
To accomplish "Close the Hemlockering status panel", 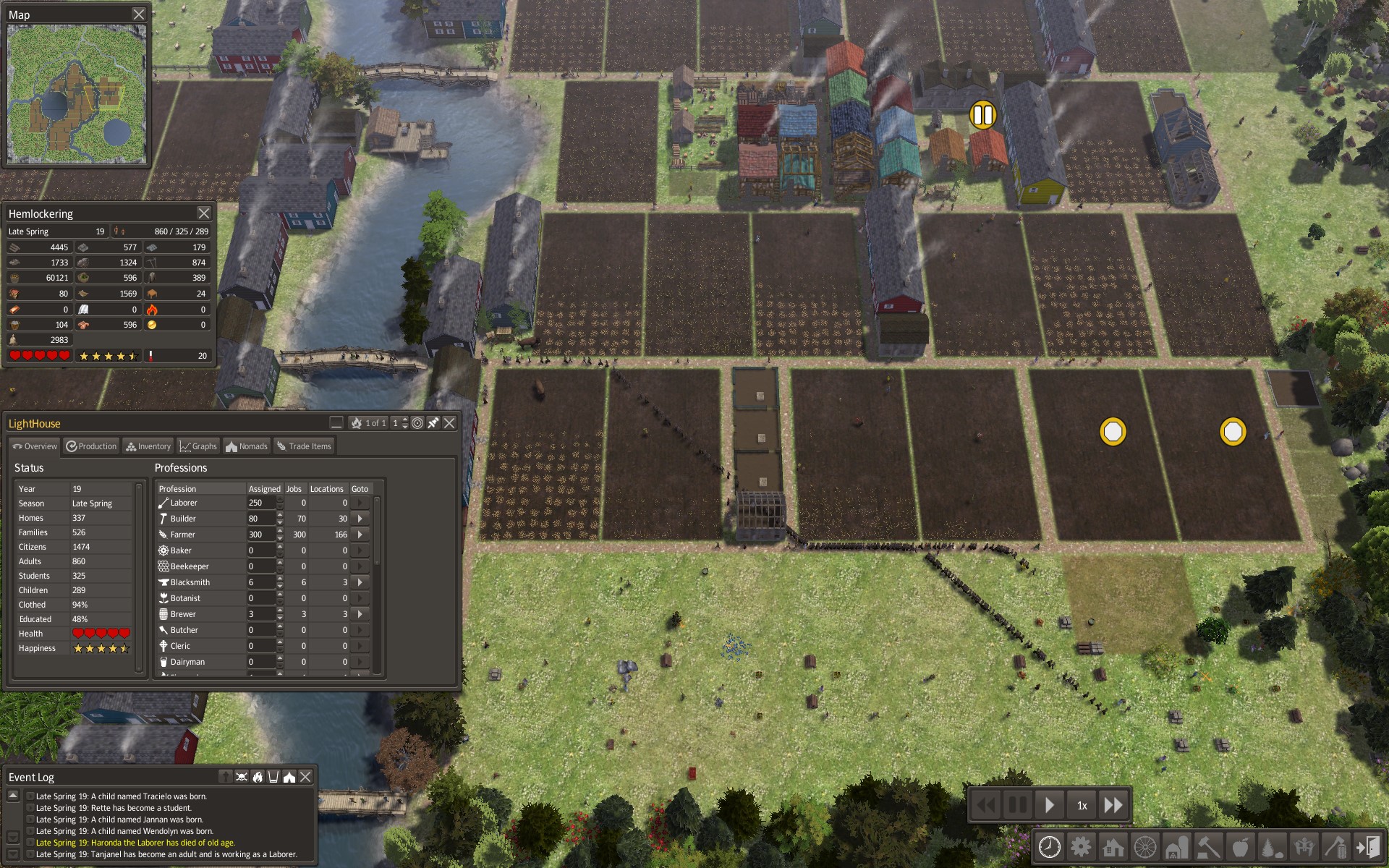I will pos(204,213).
